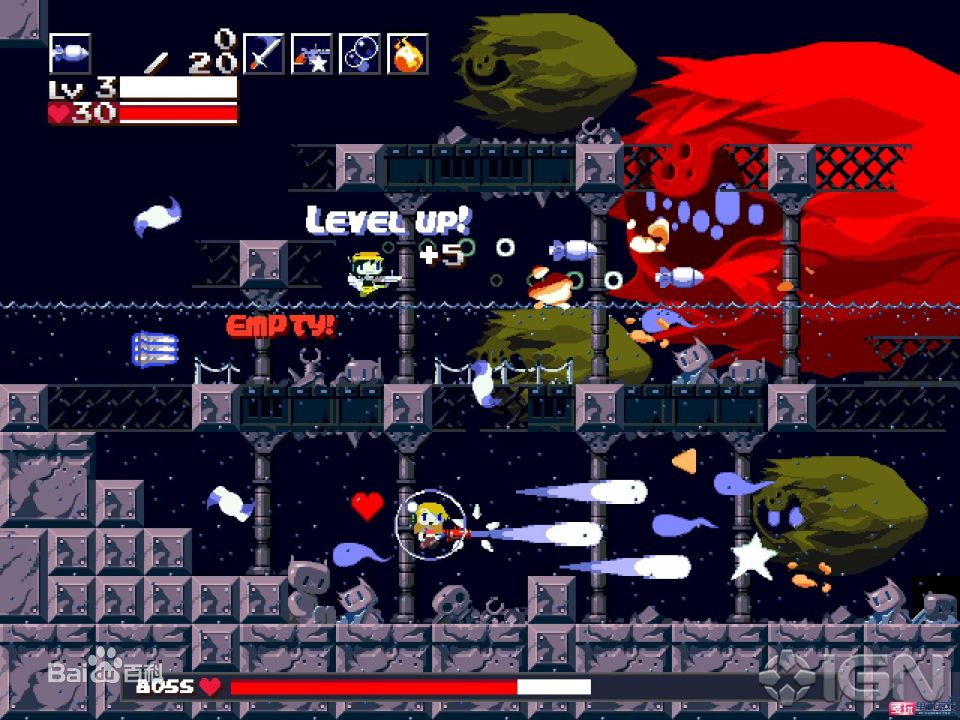The height and width of the screenshot is (720, 960).
Task: Select the equipped missile launcher weapon icon
Action: [x=69, y=53]
